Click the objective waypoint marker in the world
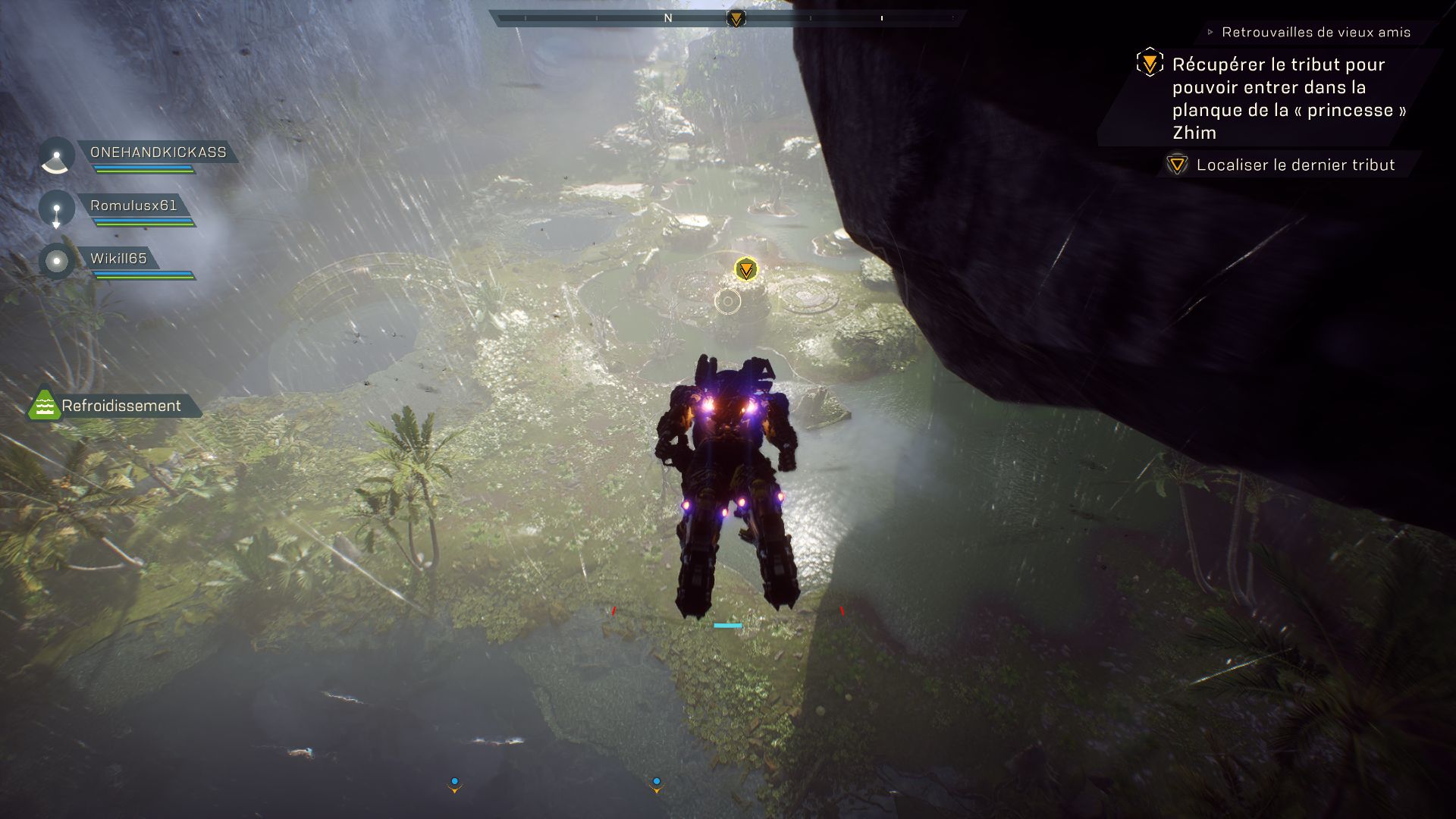This screenshot has height=819, width=1456. pos(746,269)
